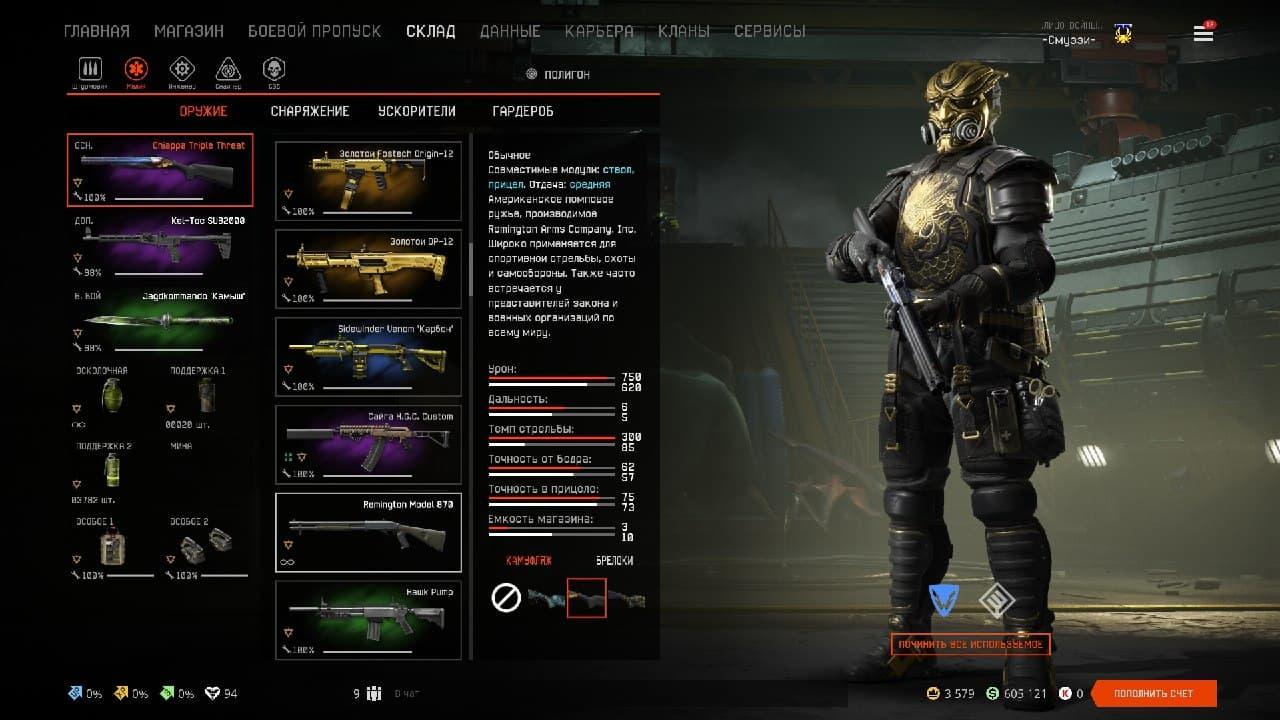1280x720 pixels.
Task: Click the Пополнить счет button
Action: (x=1154, y=693)
